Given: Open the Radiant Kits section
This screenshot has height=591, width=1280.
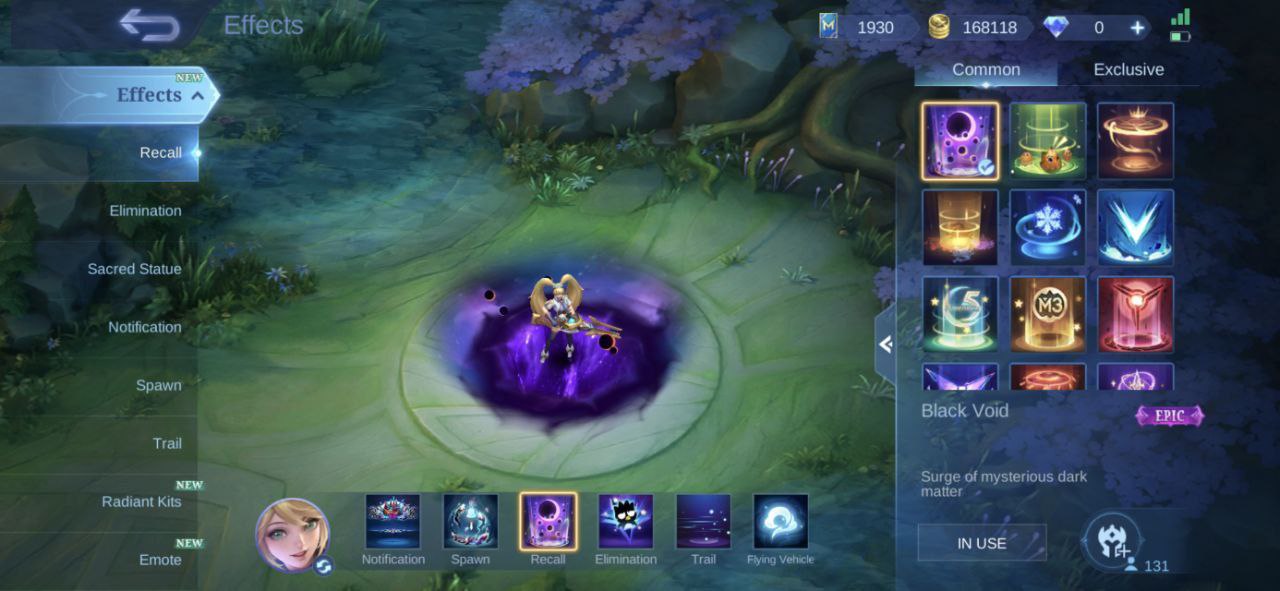Looking at the screenshot, I should (x=141, y=501).
